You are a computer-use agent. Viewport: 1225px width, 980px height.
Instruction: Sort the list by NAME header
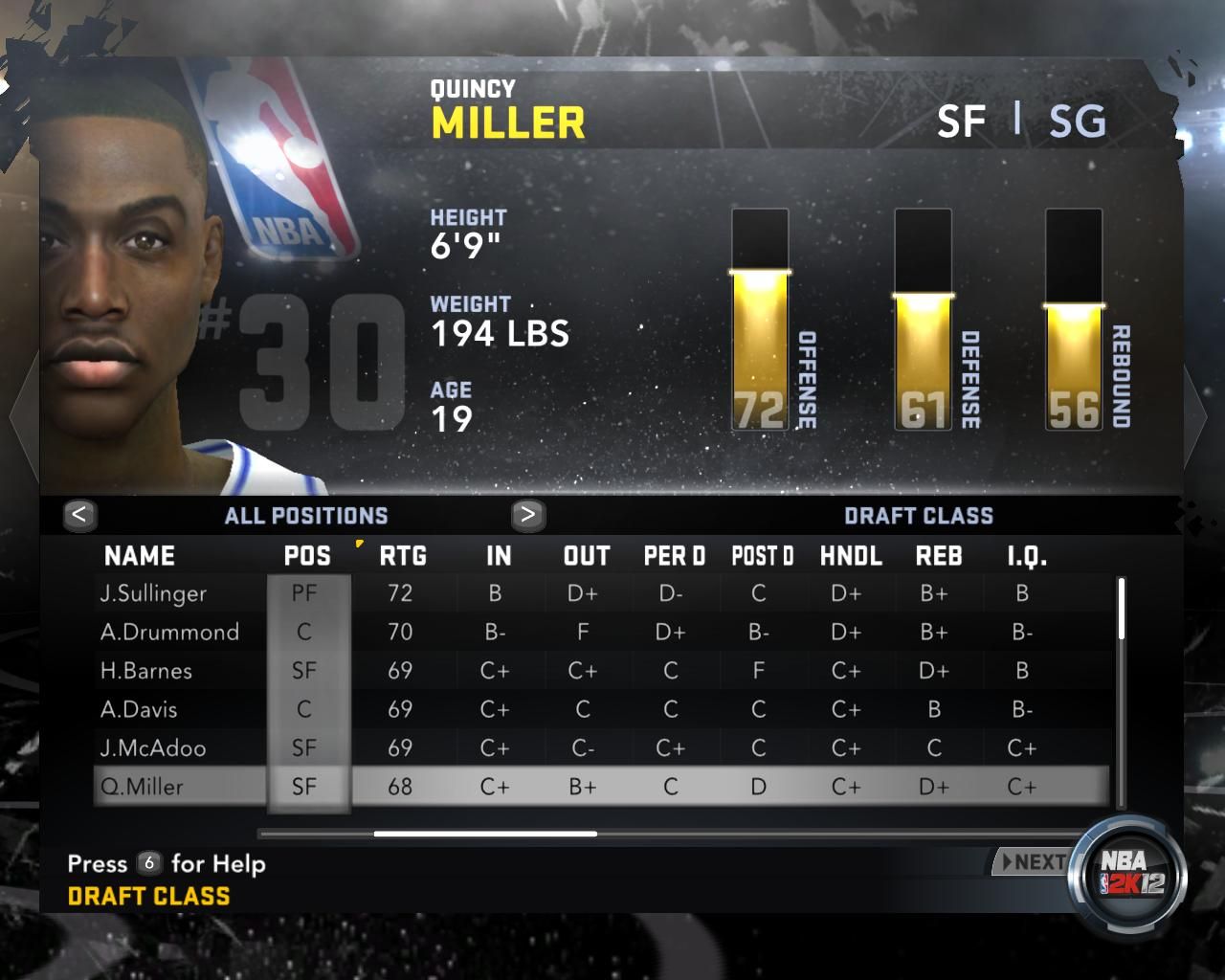[140, 556]
